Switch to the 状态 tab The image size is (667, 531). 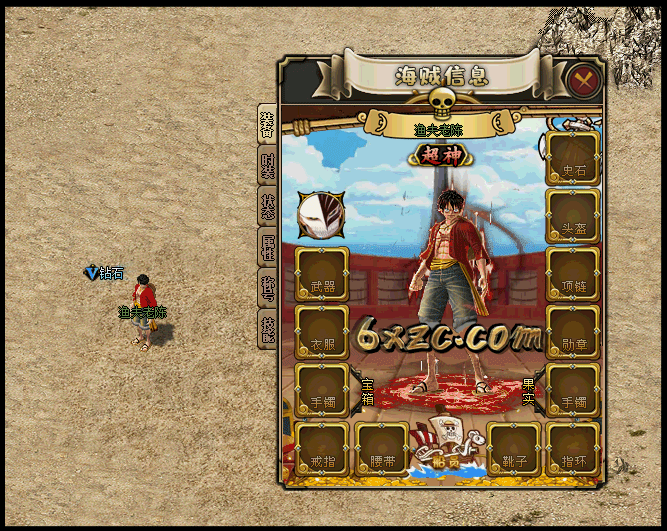tap(267, 206)
